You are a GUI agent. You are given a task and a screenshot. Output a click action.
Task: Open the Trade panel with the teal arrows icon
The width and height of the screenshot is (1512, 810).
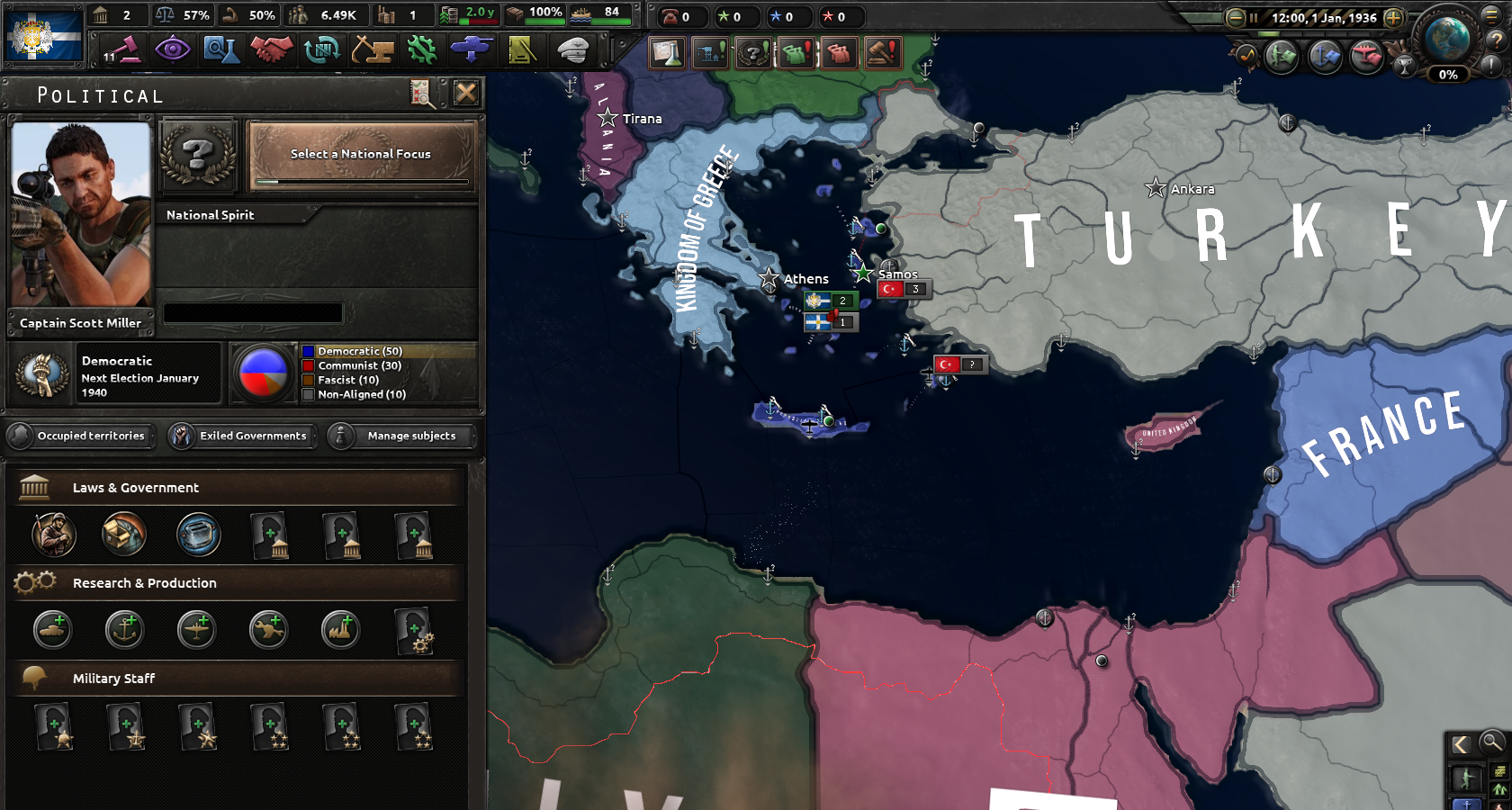click(320, 50)
